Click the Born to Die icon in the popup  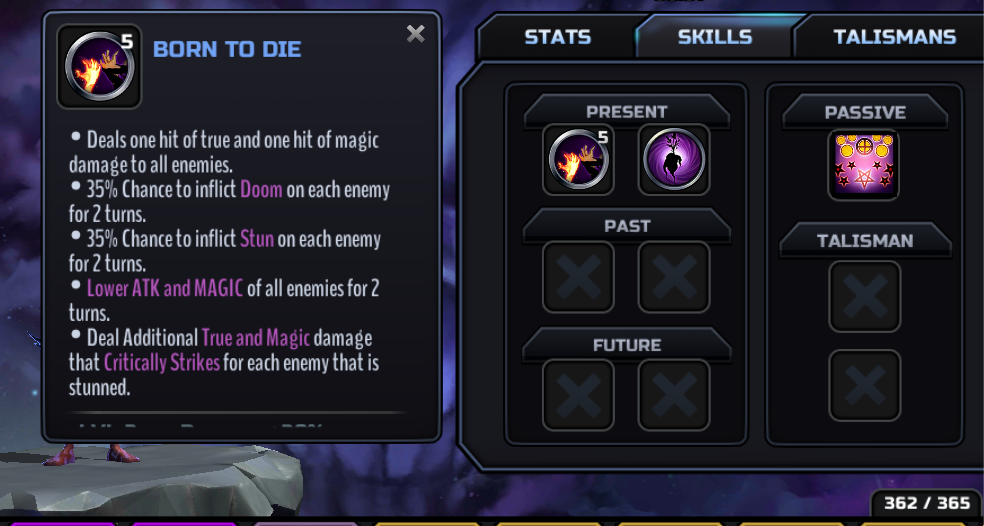click(99, 66)
